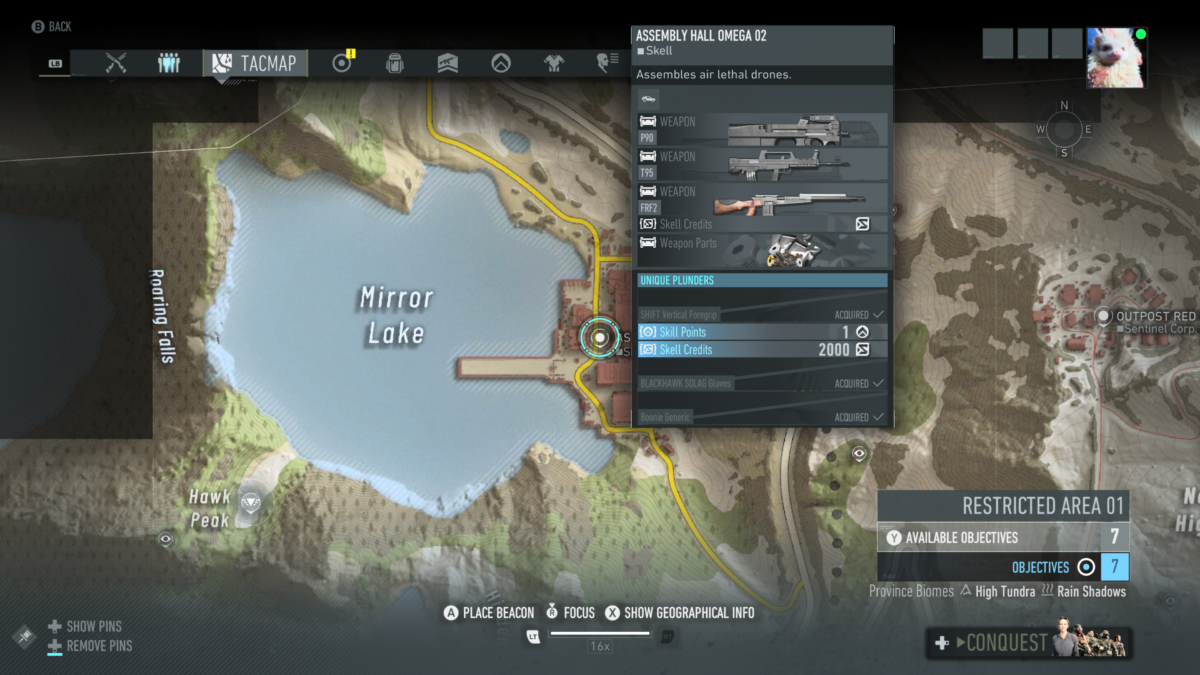This screenshot has width=1200, height=675.
Task: Switch to the backpack inventory tab
Action: tap(395, 63)
